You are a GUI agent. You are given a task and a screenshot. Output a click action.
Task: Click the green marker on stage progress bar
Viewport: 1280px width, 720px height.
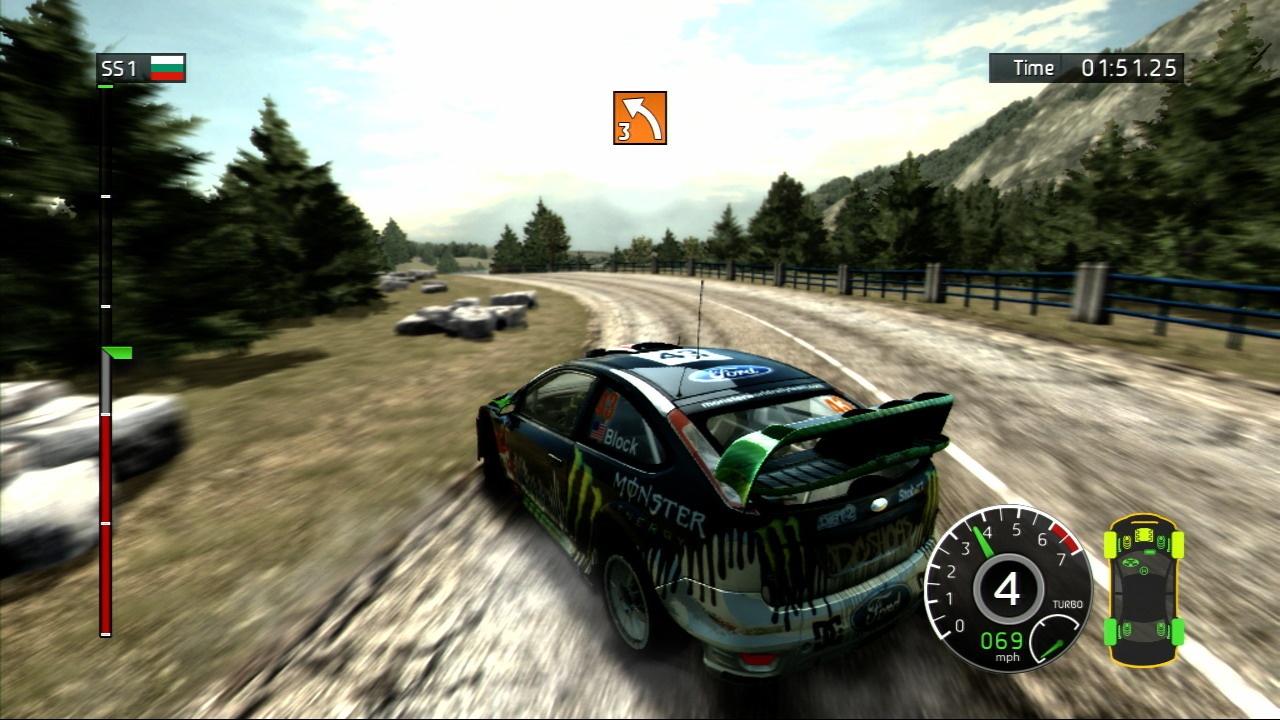(x=118, y=352)
